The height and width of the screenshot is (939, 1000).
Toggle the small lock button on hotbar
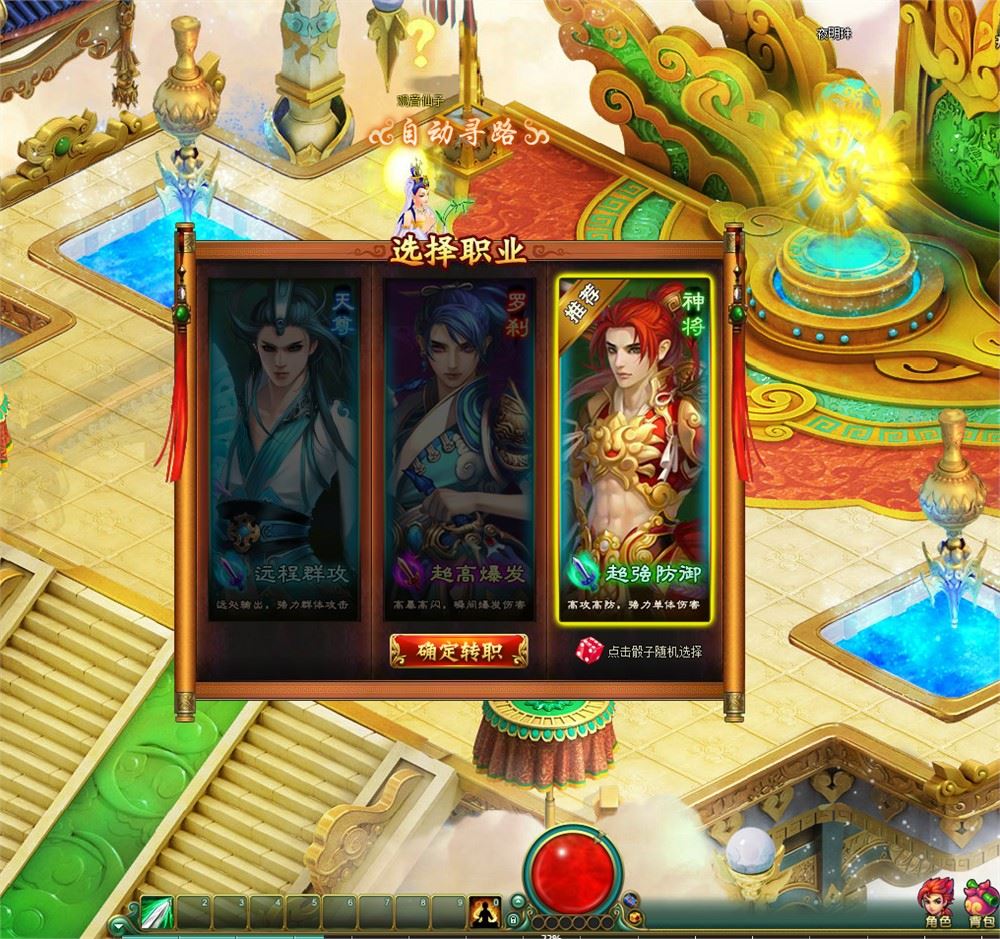pos(513,920)
